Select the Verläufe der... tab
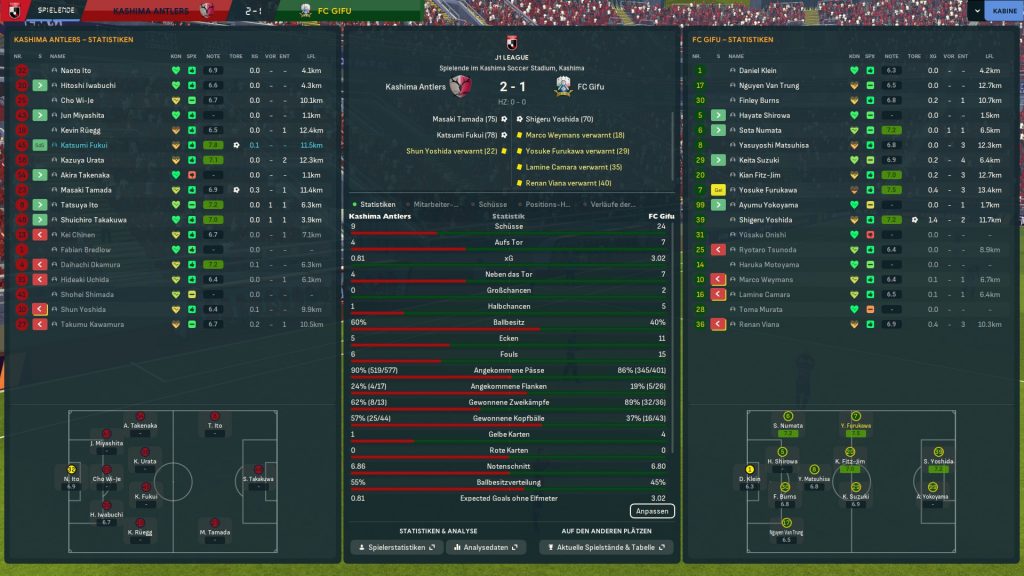This screenshot has width=1024, height=576. [x=614, y=204]
